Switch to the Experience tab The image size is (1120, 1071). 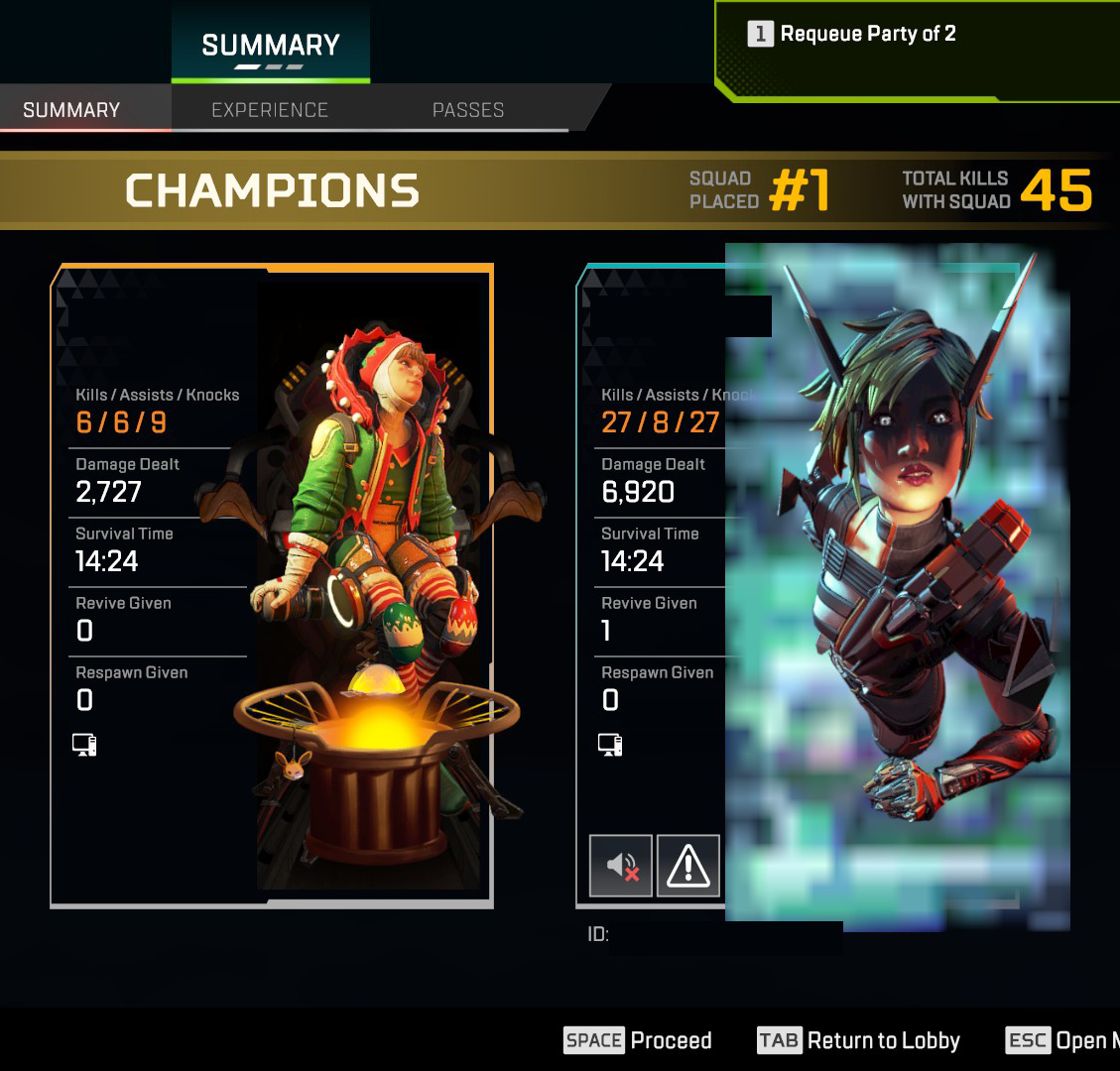click(269, 110)
